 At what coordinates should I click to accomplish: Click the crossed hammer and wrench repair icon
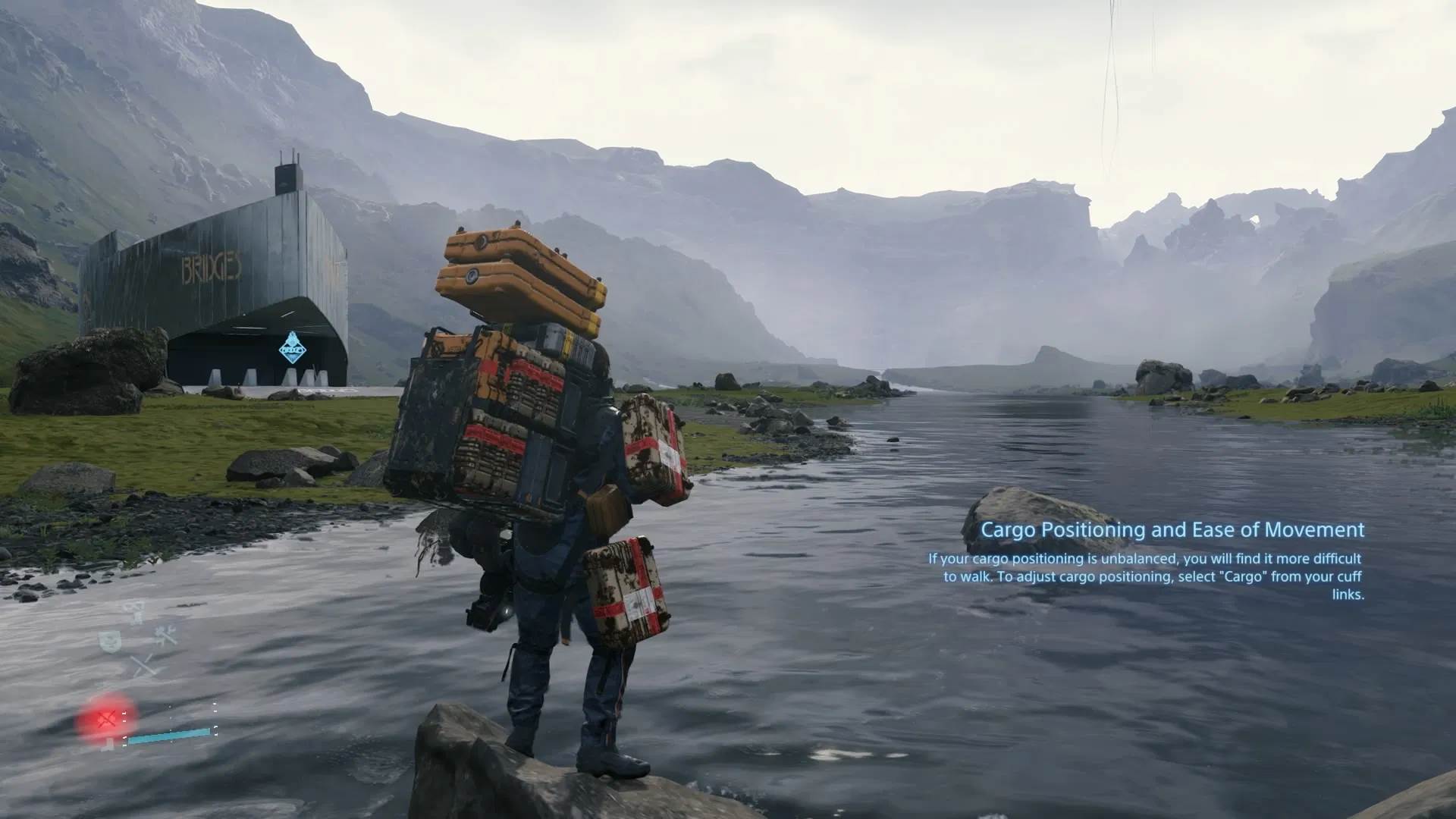(x=165, y=635)
